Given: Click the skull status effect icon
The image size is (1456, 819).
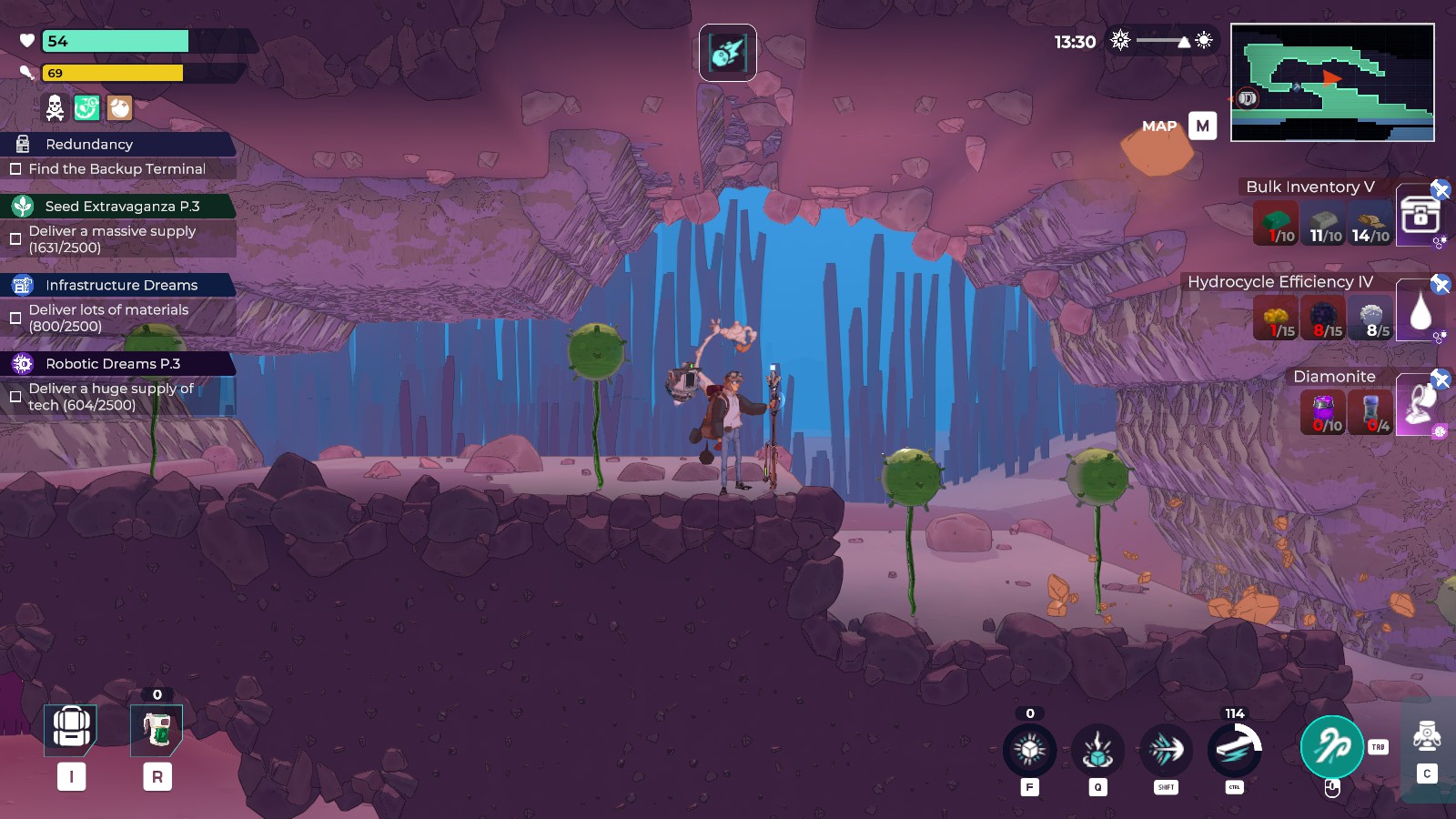Looking at the screenshot, I should [x=55, y=108].
